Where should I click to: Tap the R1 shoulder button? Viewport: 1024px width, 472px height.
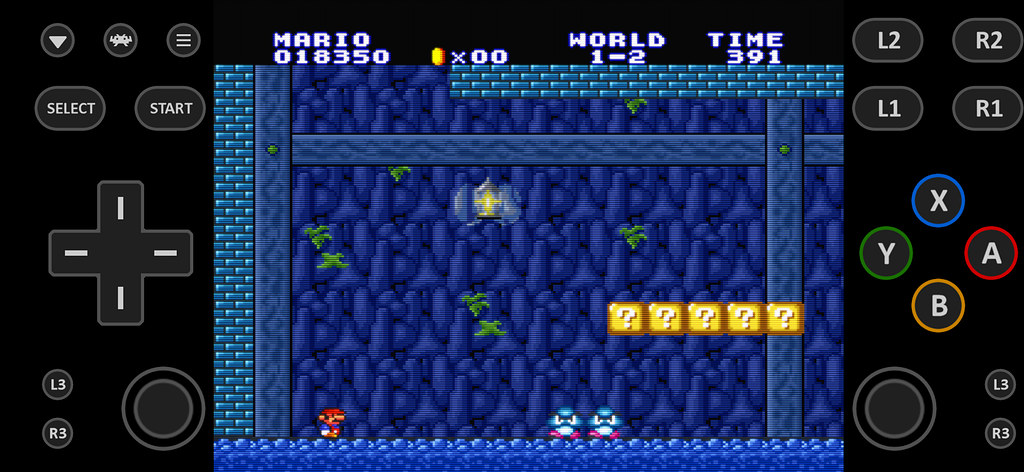coord(988,108)
